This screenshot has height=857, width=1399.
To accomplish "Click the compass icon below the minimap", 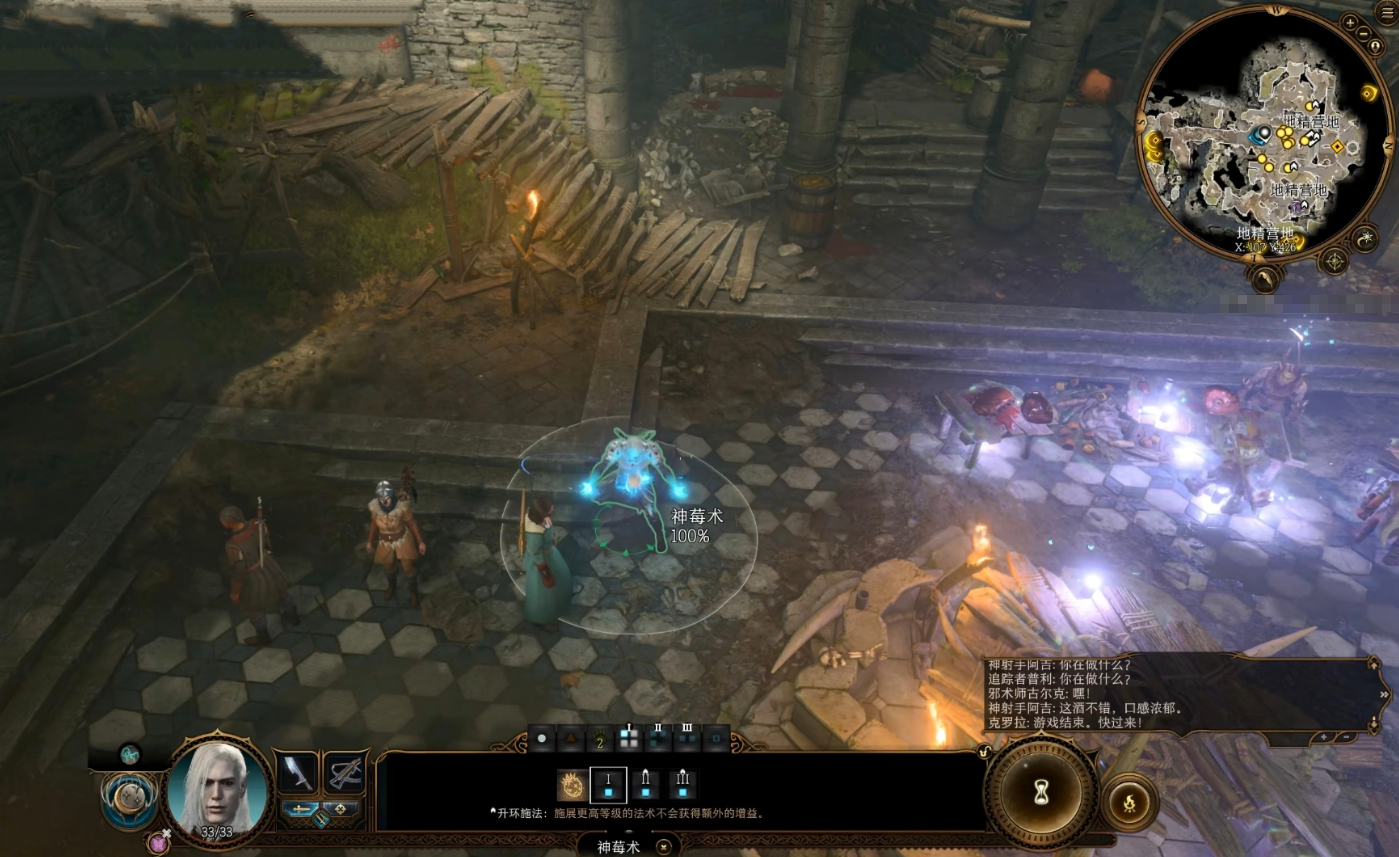I will (x=1334, y=261).
